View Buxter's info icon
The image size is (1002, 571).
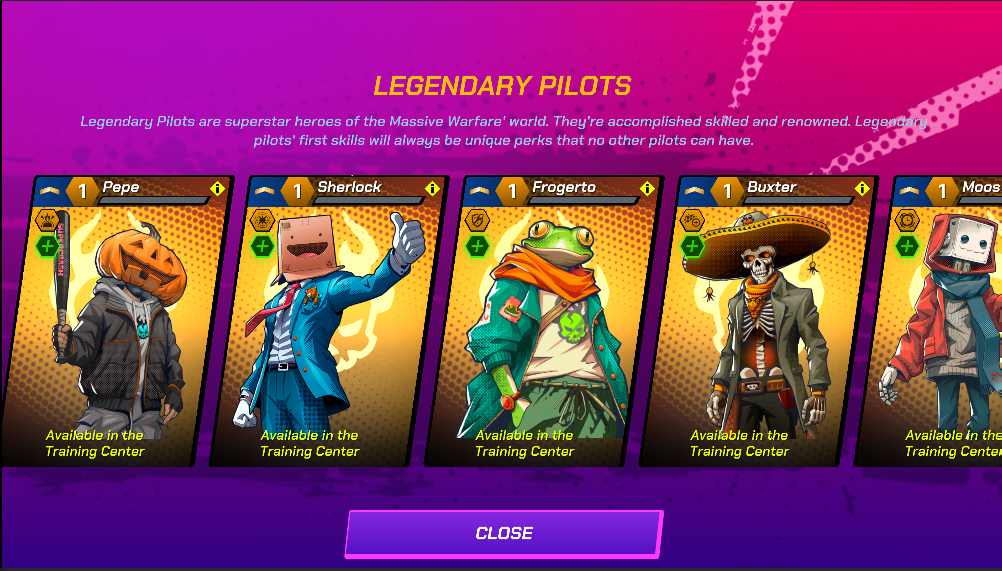[x=862, y=188]
